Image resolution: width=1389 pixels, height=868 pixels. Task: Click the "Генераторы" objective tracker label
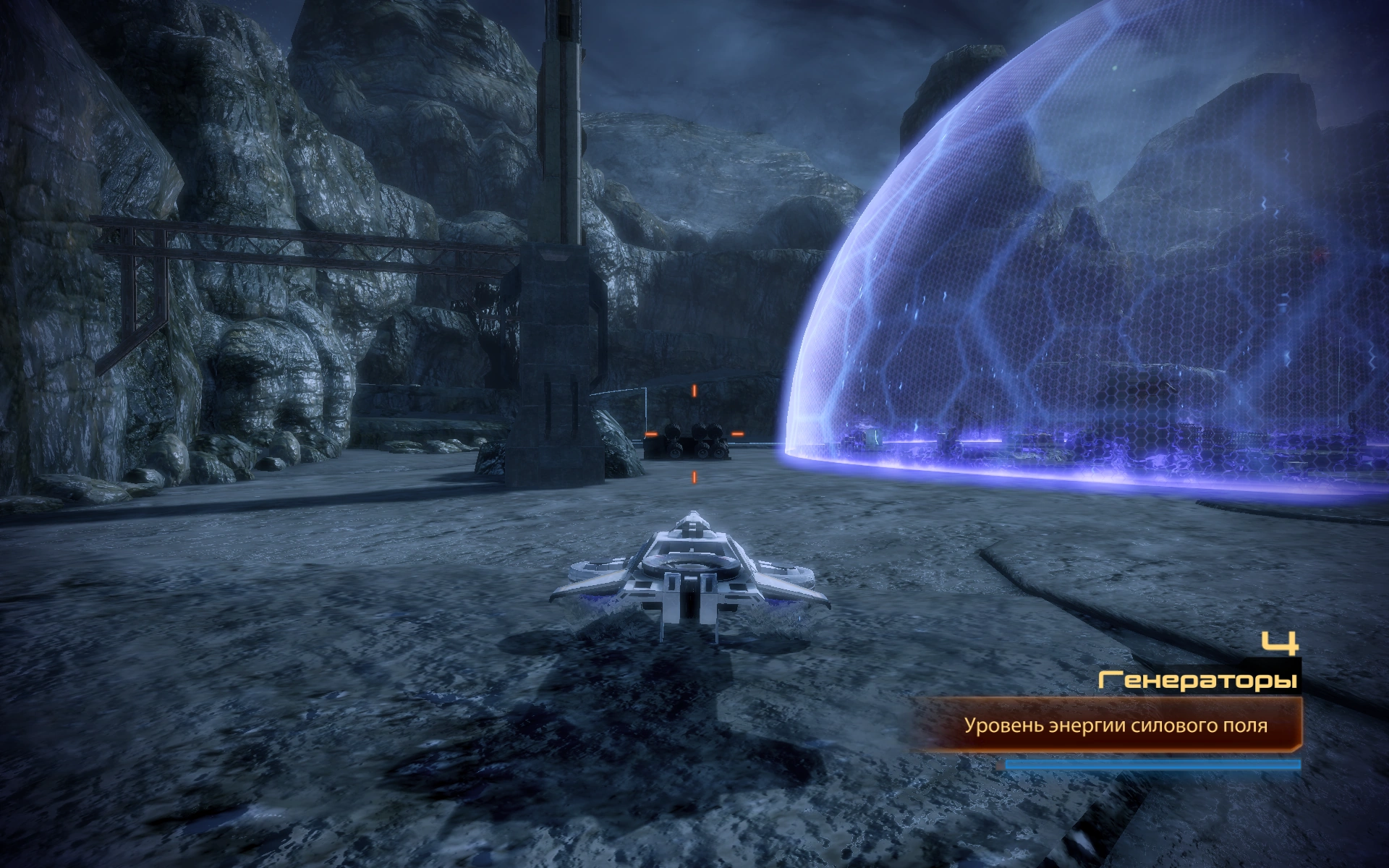pyautogui.click(x=1197, y=680)
